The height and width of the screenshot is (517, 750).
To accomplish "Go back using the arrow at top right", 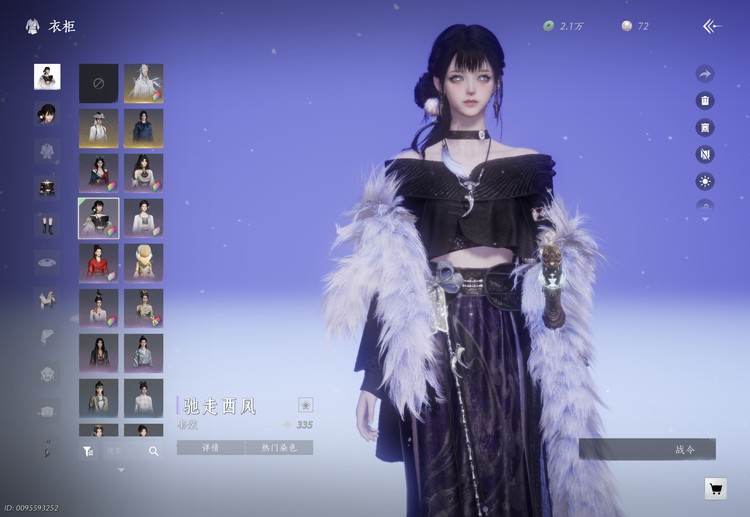I will (712, 26).
